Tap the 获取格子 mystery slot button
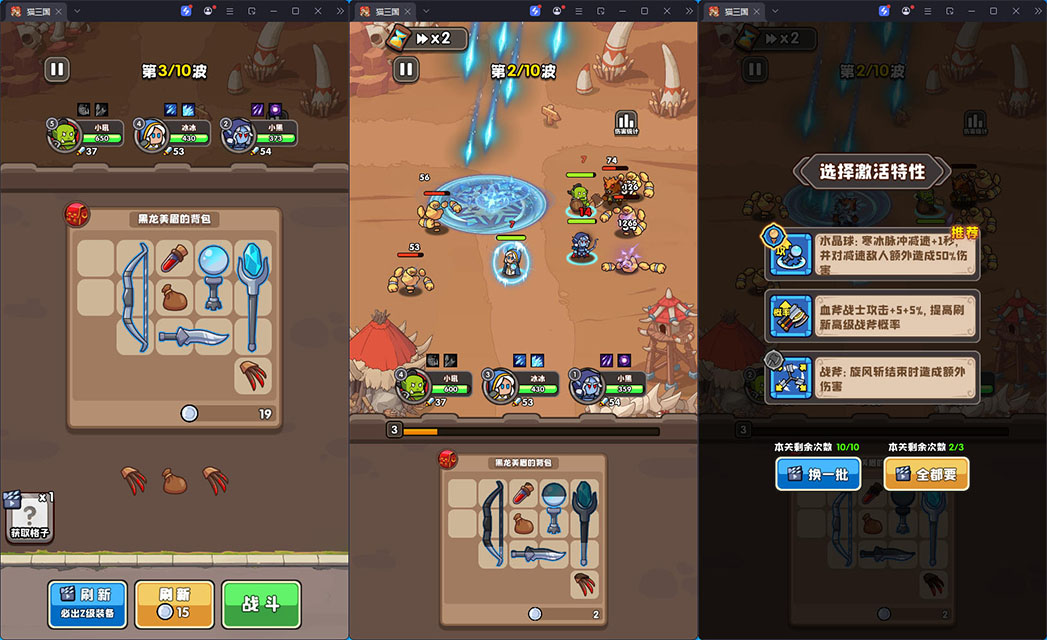The image size is (1047, 640). pos(27,517)
